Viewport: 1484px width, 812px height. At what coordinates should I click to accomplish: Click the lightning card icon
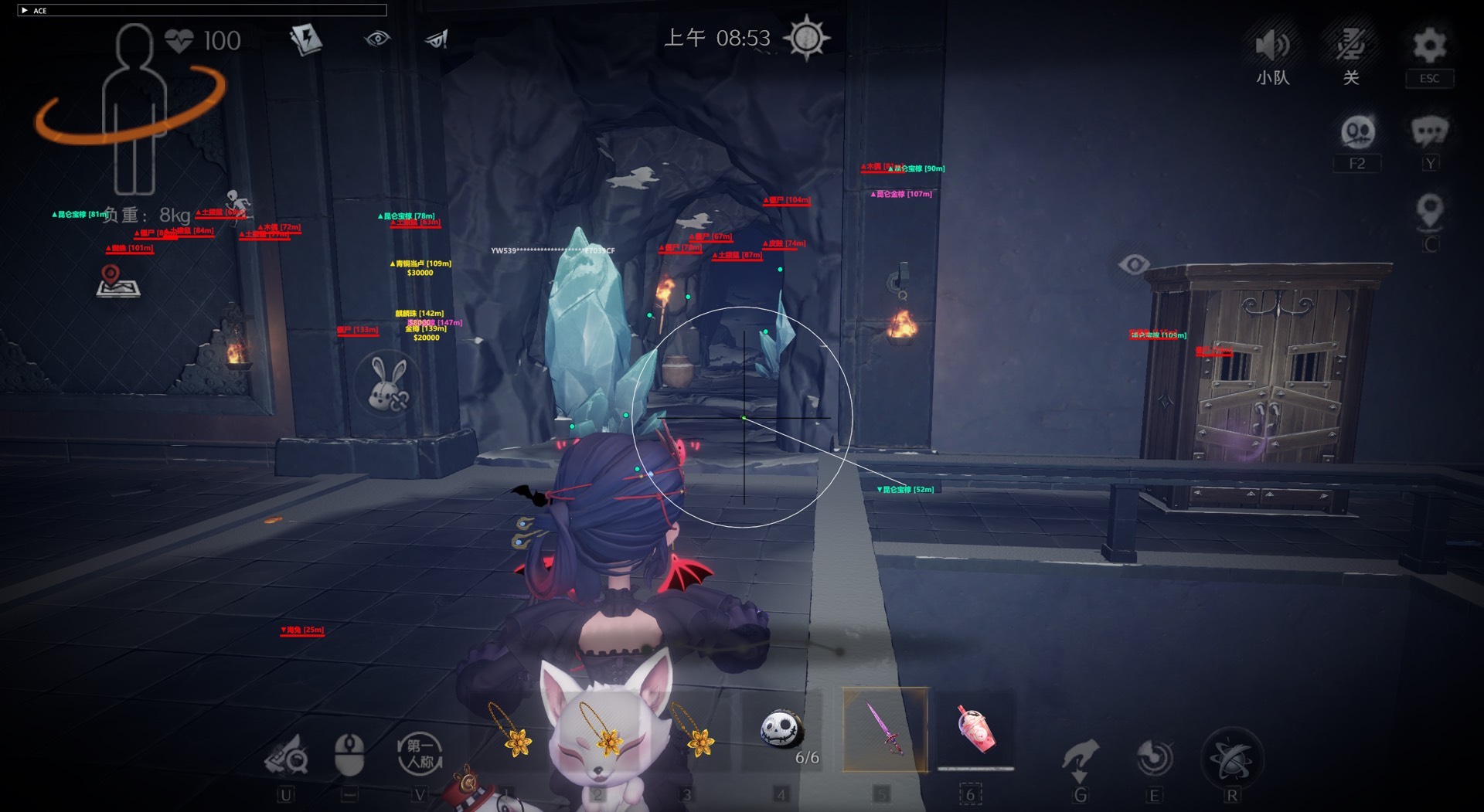pos(306,39)
